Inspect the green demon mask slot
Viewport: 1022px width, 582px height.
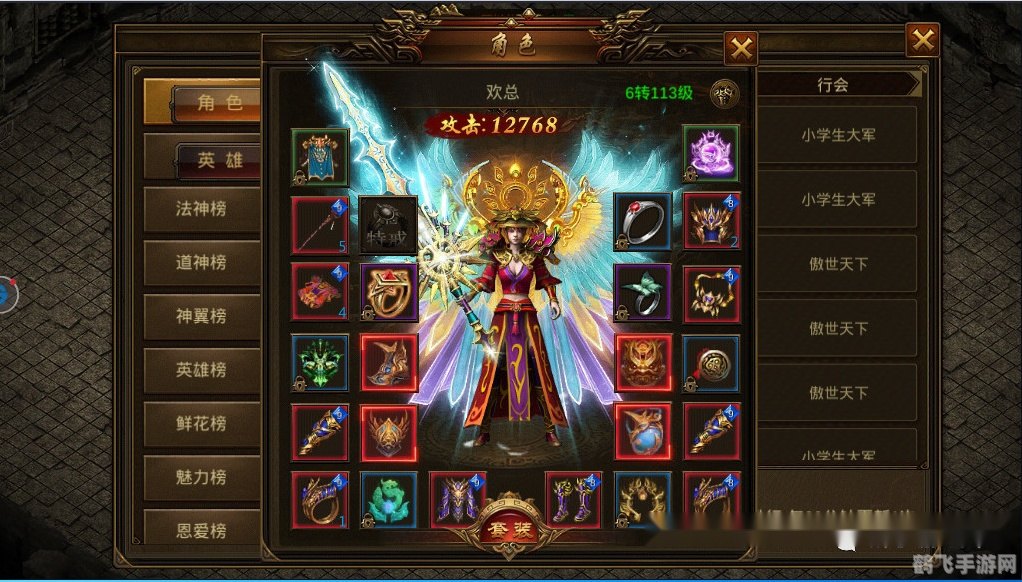(320, 363)
